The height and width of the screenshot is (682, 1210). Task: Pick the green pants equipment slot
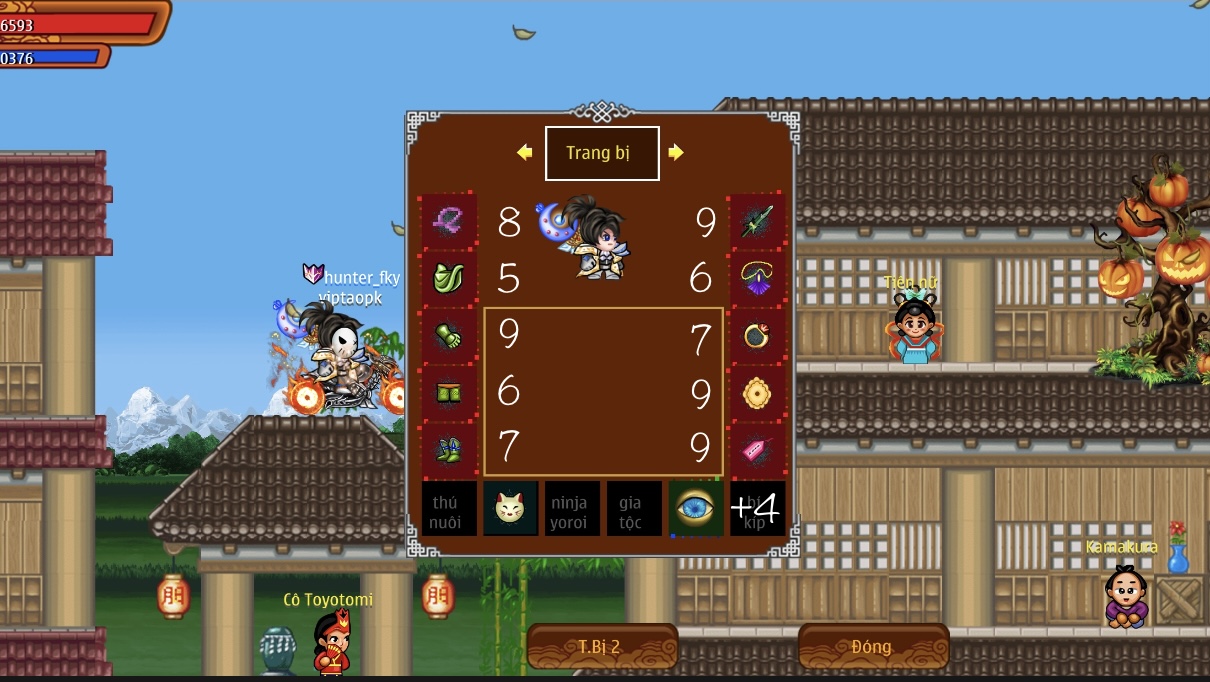(x=448, y=393)
